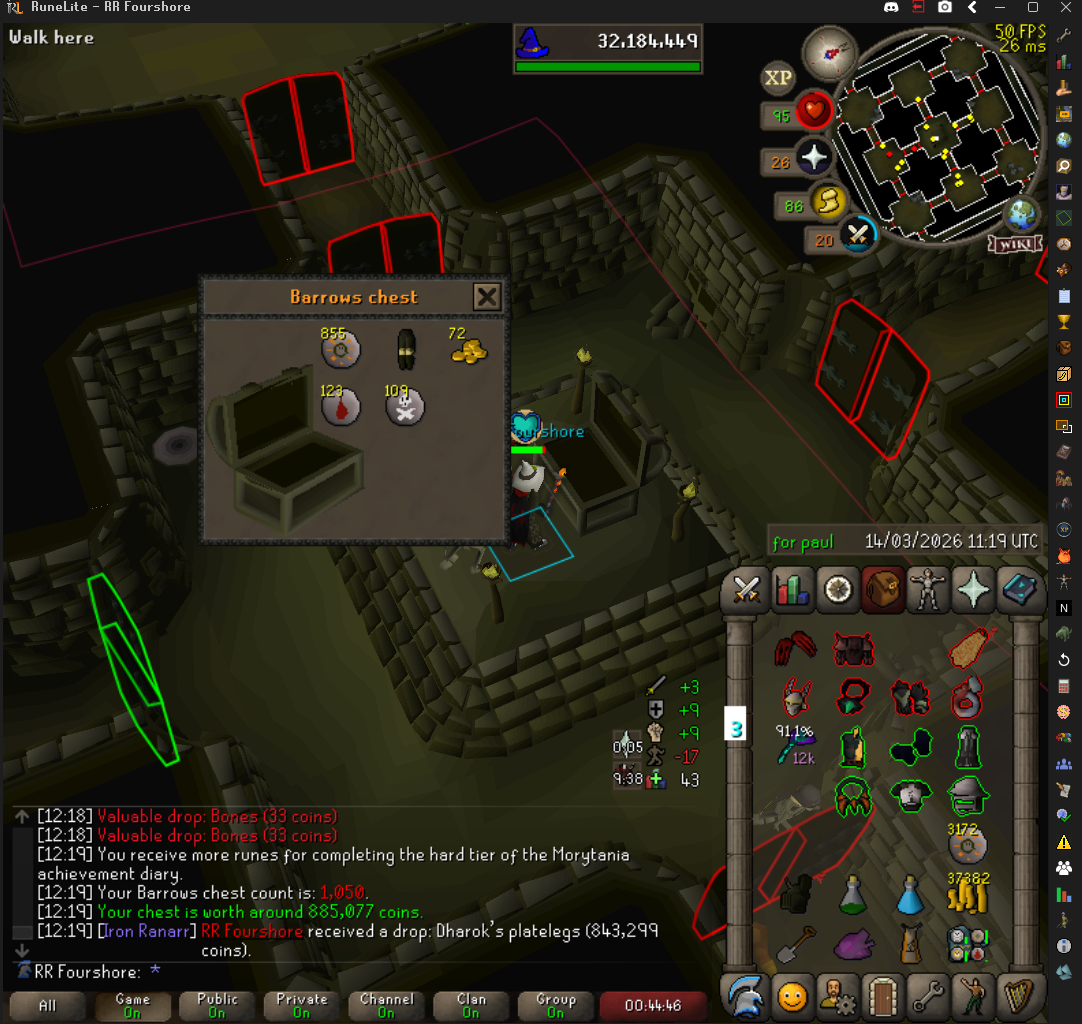
Task: Click the compass to face north
Action: coord(829,51)
